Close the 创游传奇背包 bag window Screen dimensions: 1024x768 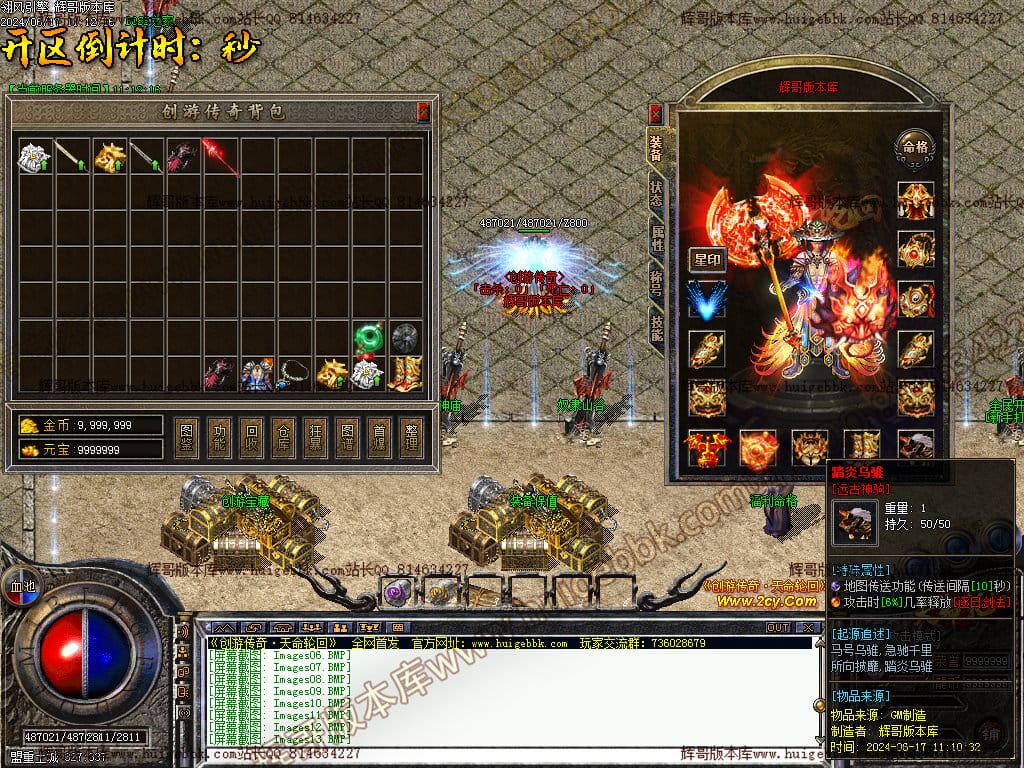tap(423, 111)
